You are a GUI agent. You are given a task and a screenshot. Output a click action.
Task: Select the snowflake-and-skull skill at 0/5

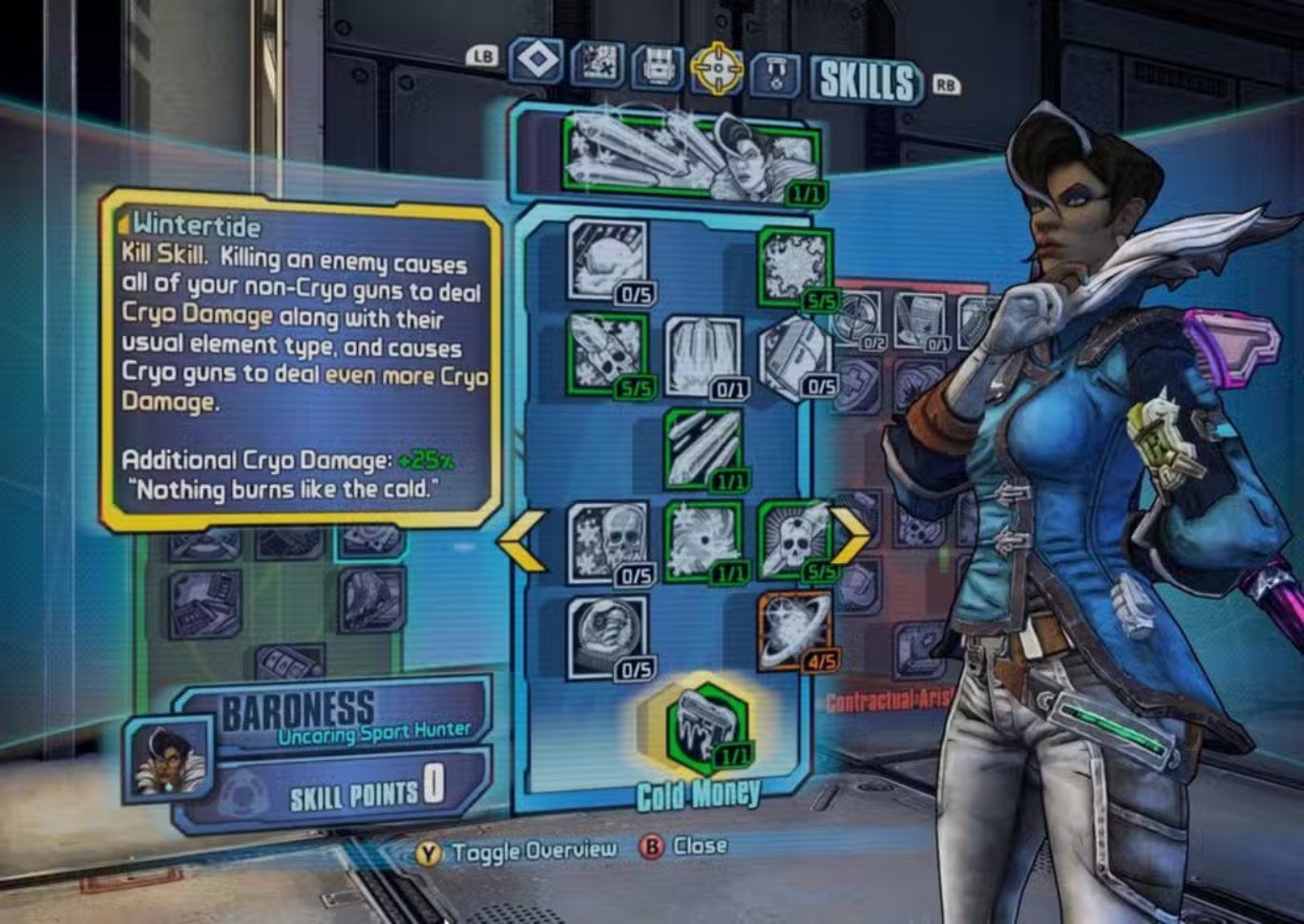(x=607, y=541)
